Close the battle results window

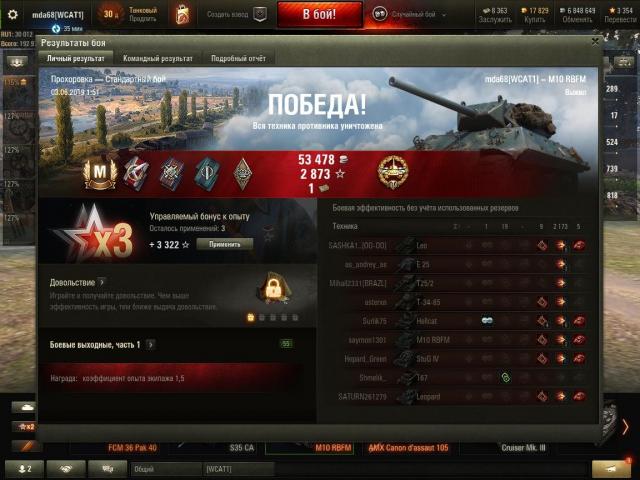(x=595, y=42)
